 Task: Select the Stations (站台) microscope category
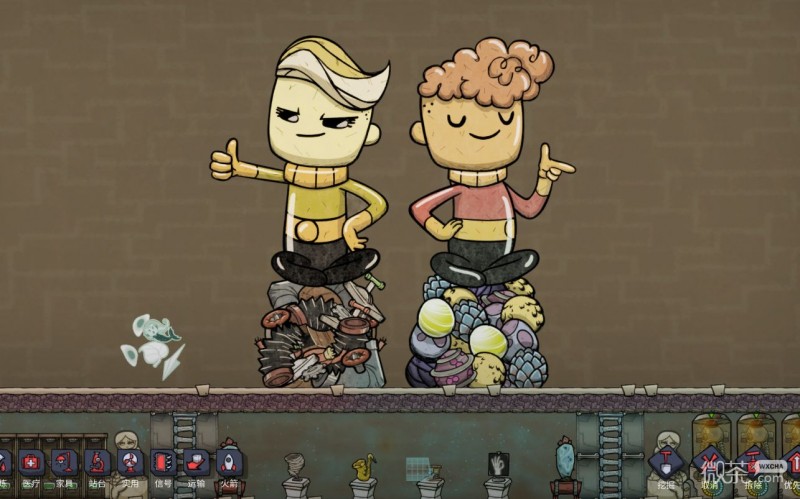[97, 463]
